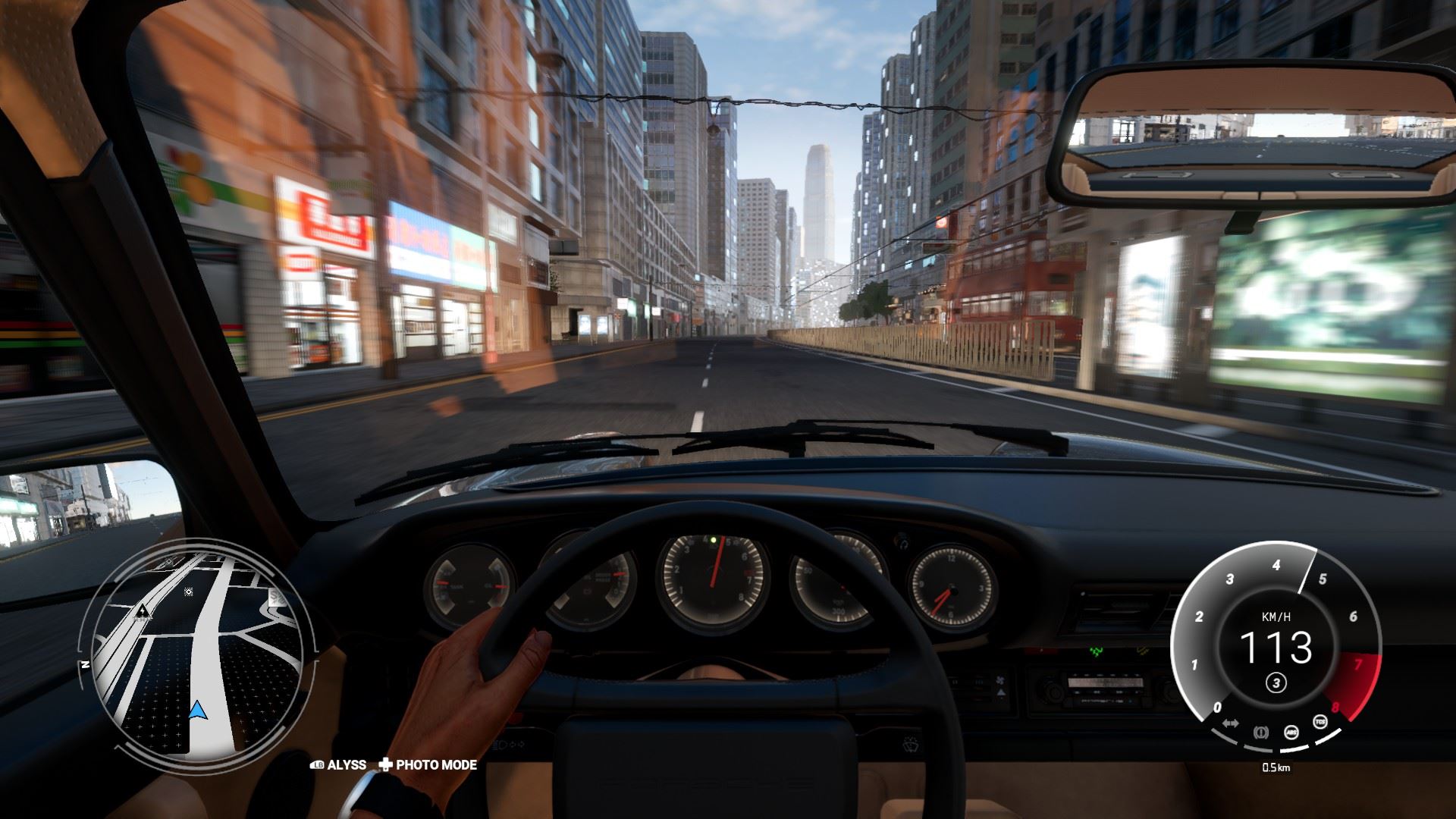The image size is (1456, 819).
Task: Toggle the TCS traction control icon
Action: 1320,721
